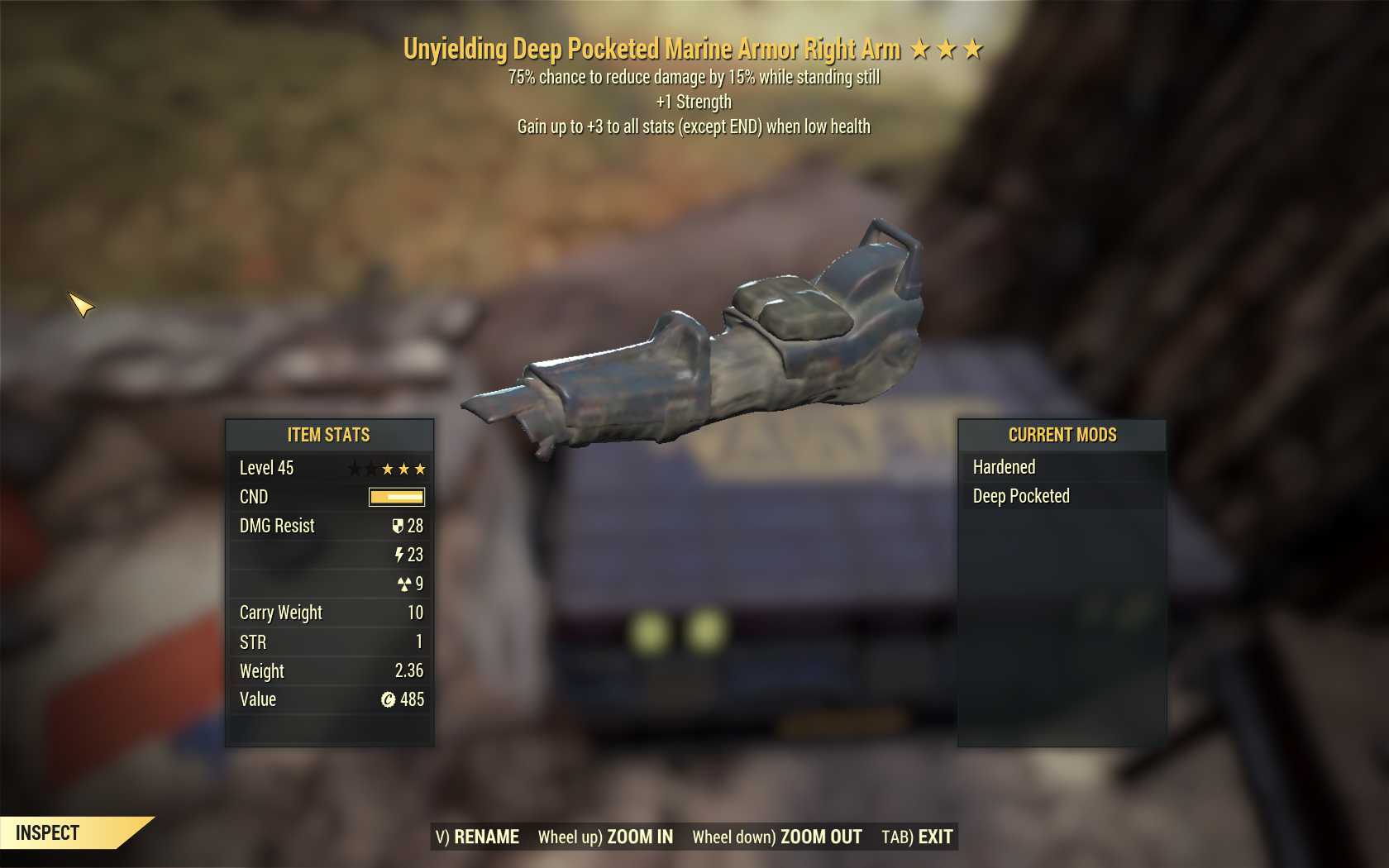Collapse the Carry Weight stat row
Viewport: 1389px width, 868px height.
pyautogui.click(x=281, y=613)
